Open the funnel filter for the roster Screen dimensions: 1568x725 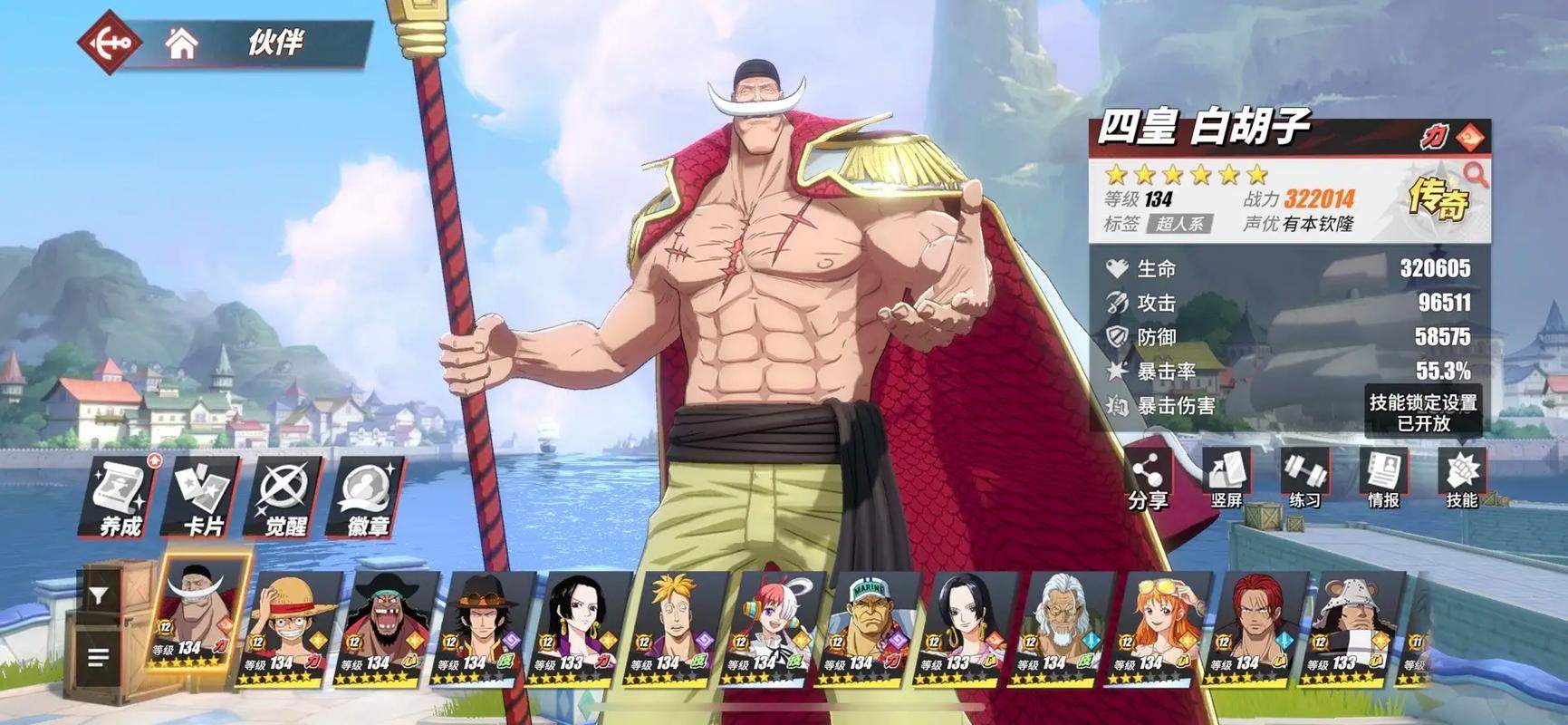[x=99, y=596]
